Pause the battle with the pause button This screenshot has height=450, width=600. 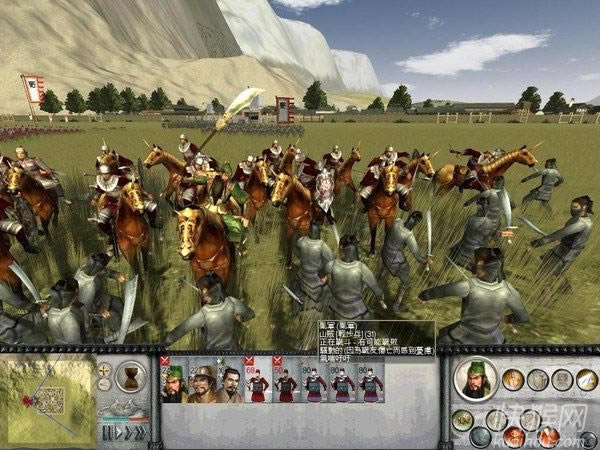pos(105,433)
